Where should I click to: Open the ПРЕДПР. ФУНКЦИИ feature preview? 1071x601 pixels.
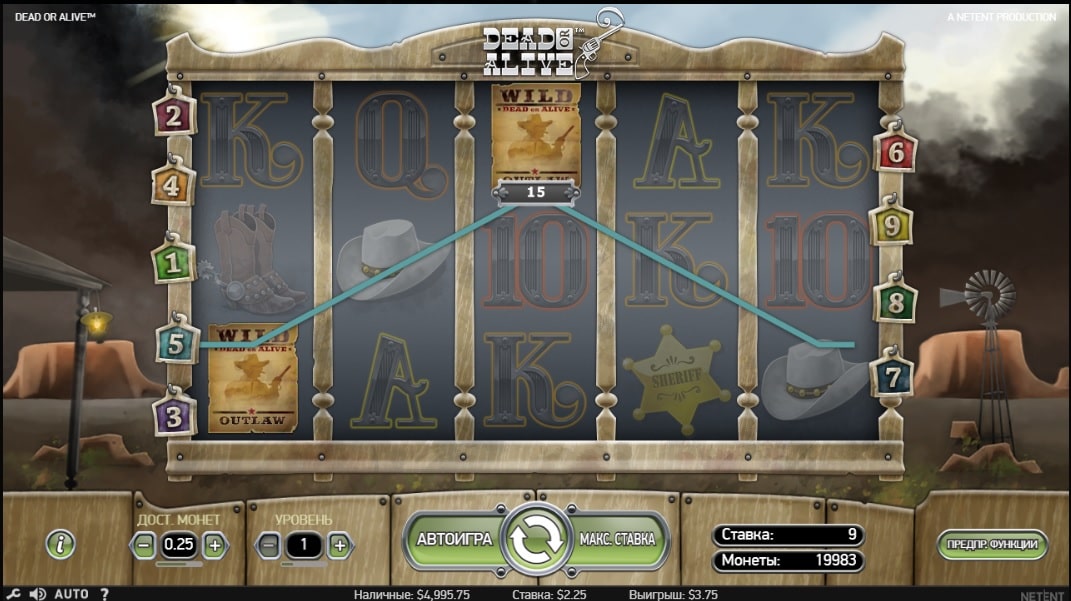(x=992, y=545)
